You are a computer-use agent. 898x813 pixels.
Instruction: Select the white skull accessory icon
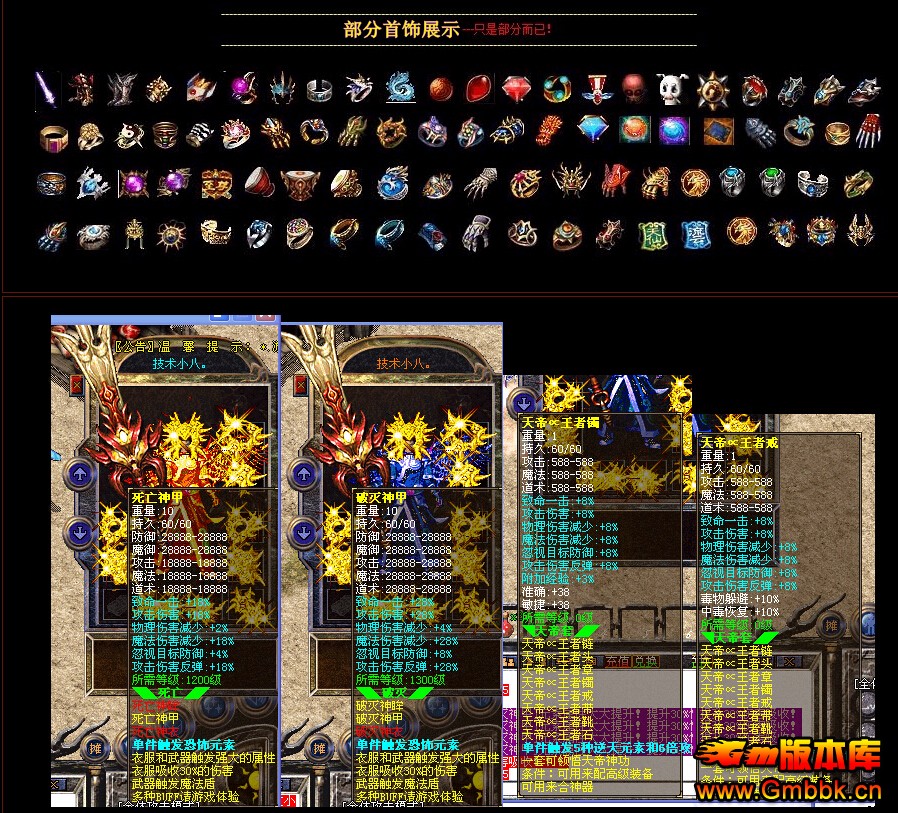tap(671, 89)
